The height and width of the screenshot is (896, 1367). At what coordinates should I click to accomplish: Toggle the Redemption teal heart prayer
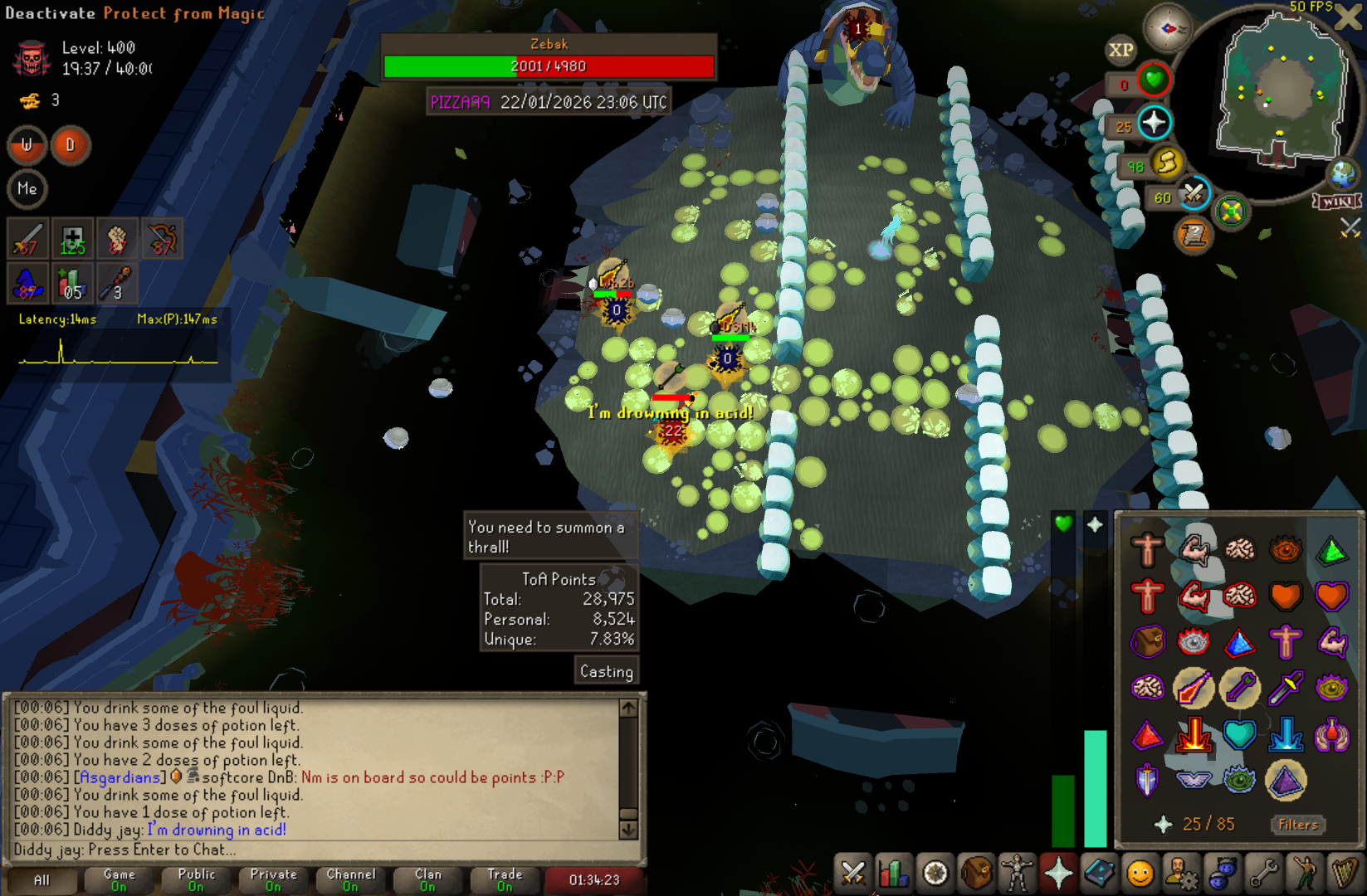click(x=1240, y=735)
